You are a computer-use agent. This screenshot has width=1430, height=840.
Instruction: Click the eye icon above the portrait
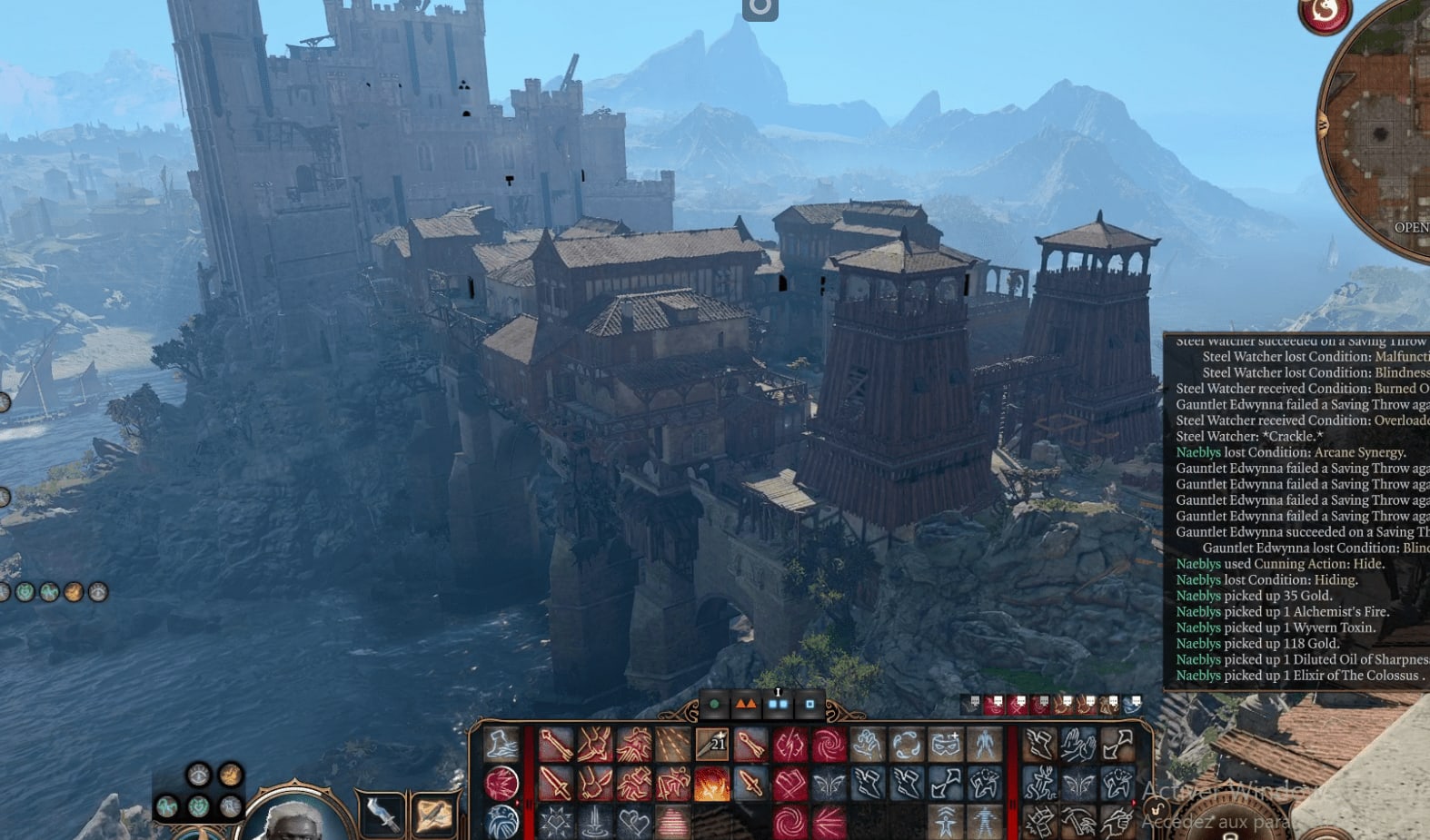click(198, 775)
